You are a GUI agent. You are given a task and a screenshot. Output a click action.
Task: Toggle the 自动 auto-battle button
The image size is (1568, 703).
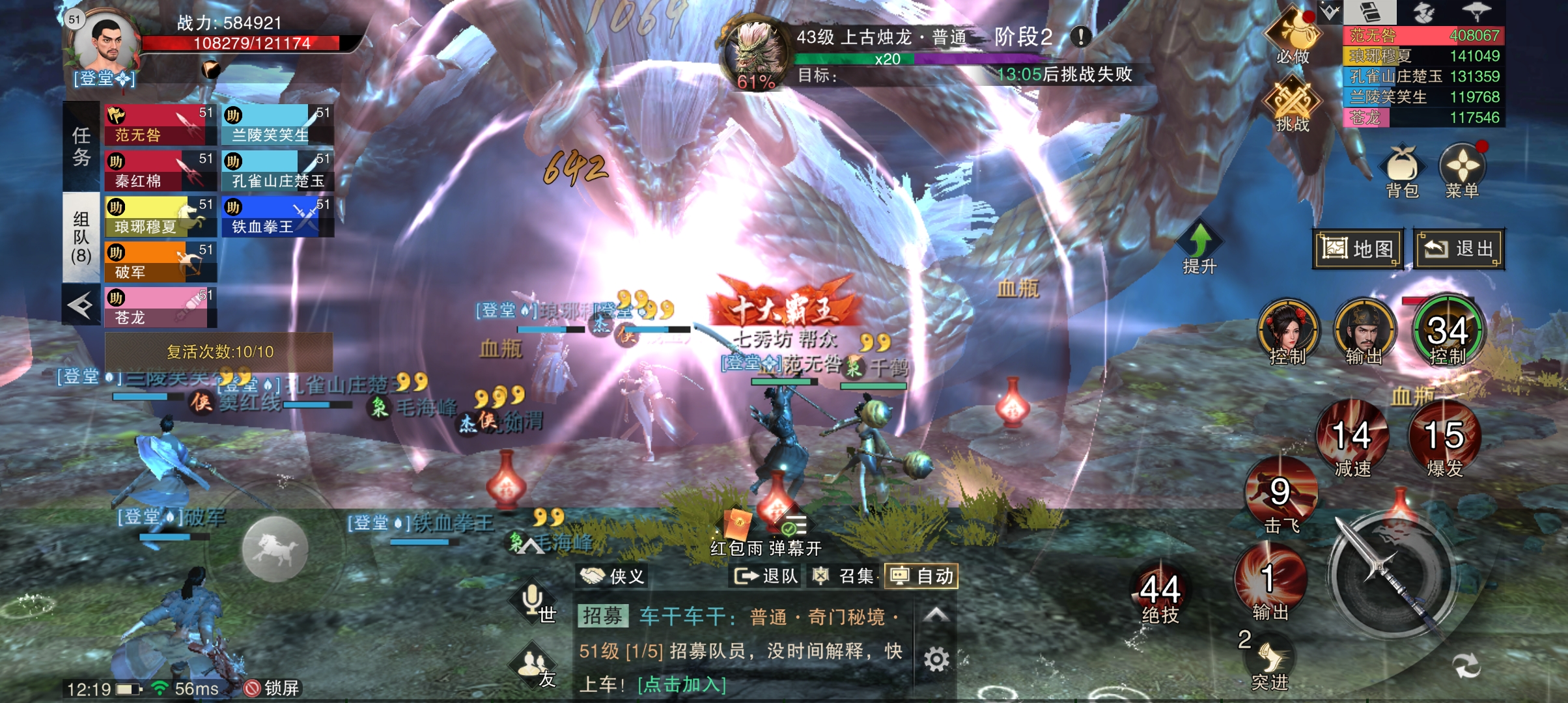(921, 576)
